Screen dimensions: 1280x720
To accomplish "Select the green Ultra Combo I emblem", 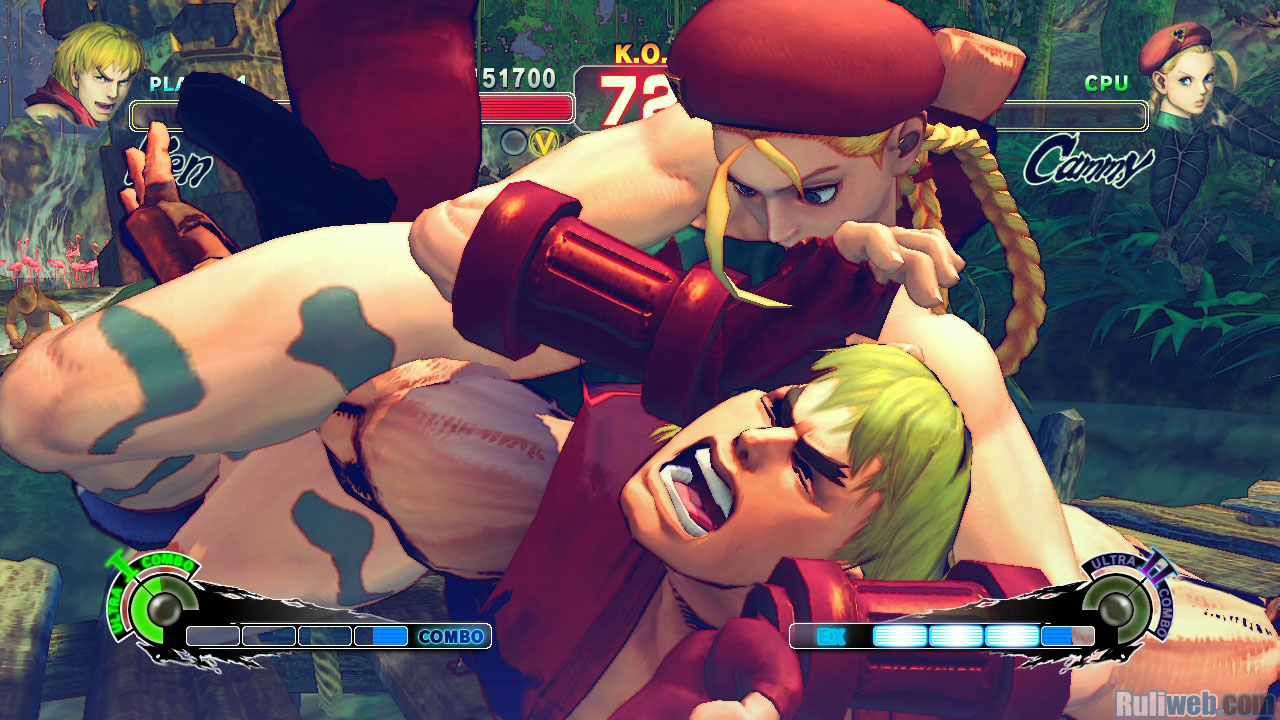I will click(151, 602).
